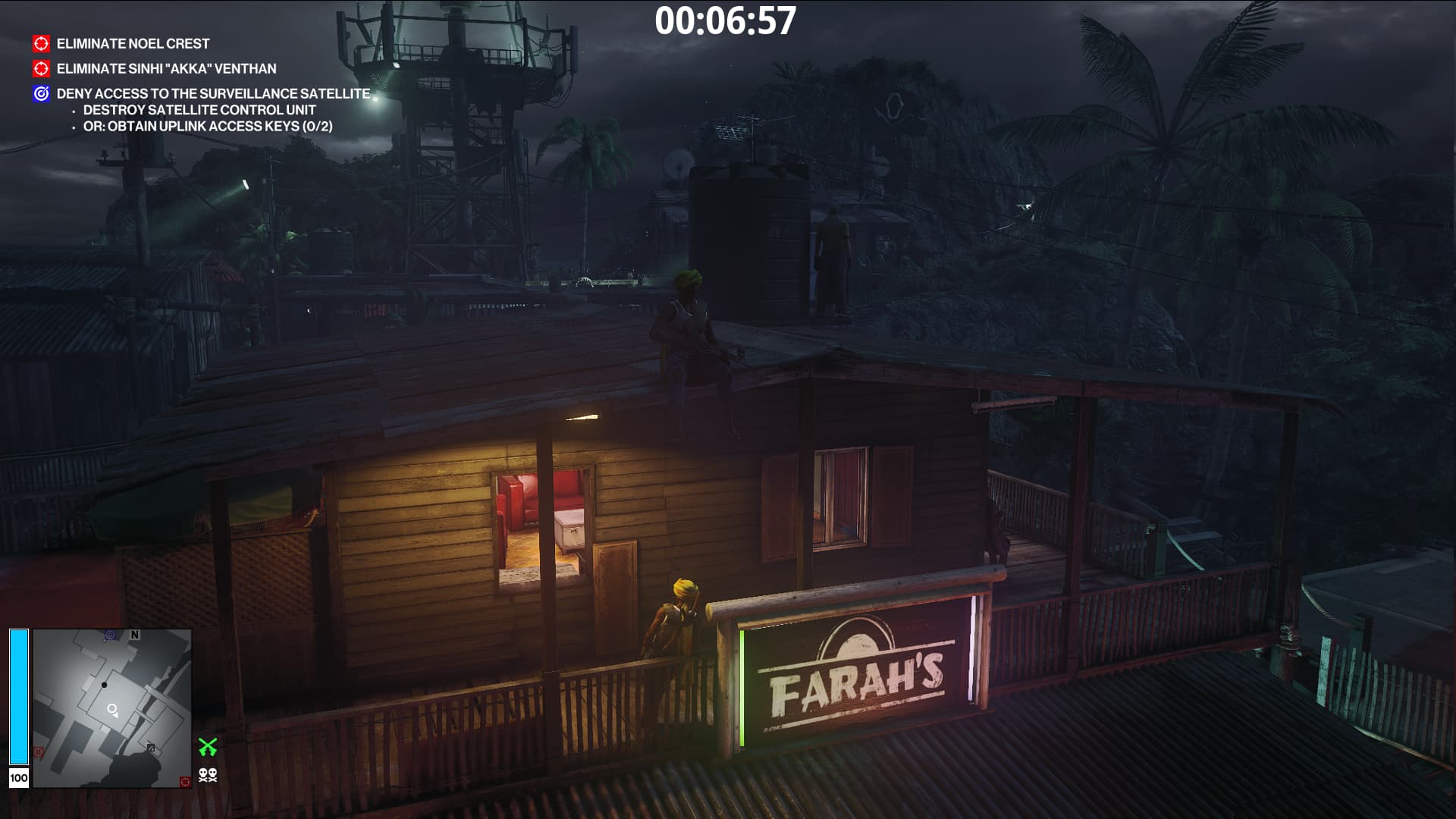Click the twin skulls status icon
Screen dimensions: 1456x819
(x=208, y=775)
